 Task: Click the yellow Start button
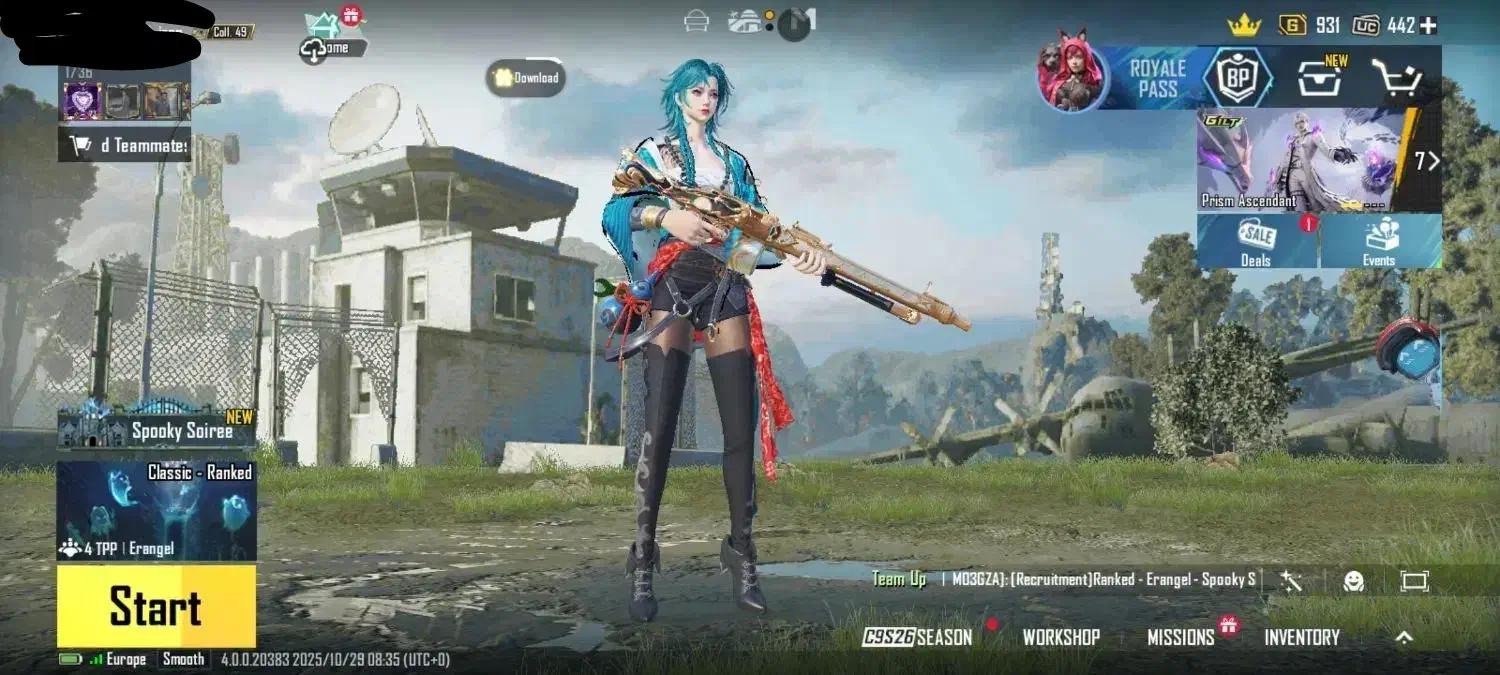tap(156, 606)
